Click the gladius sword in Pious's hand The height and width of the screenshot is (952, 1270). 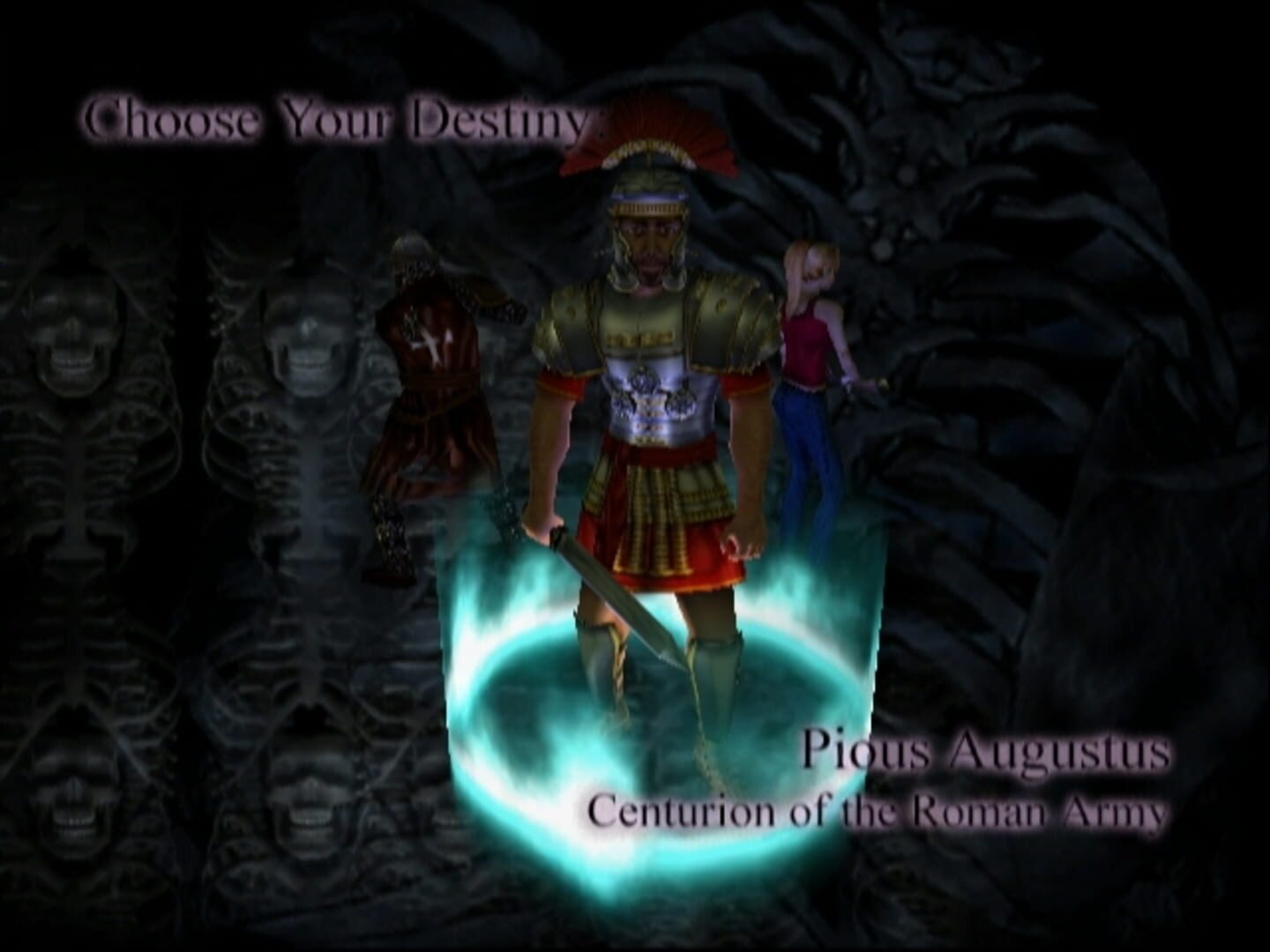coord(609,599)
